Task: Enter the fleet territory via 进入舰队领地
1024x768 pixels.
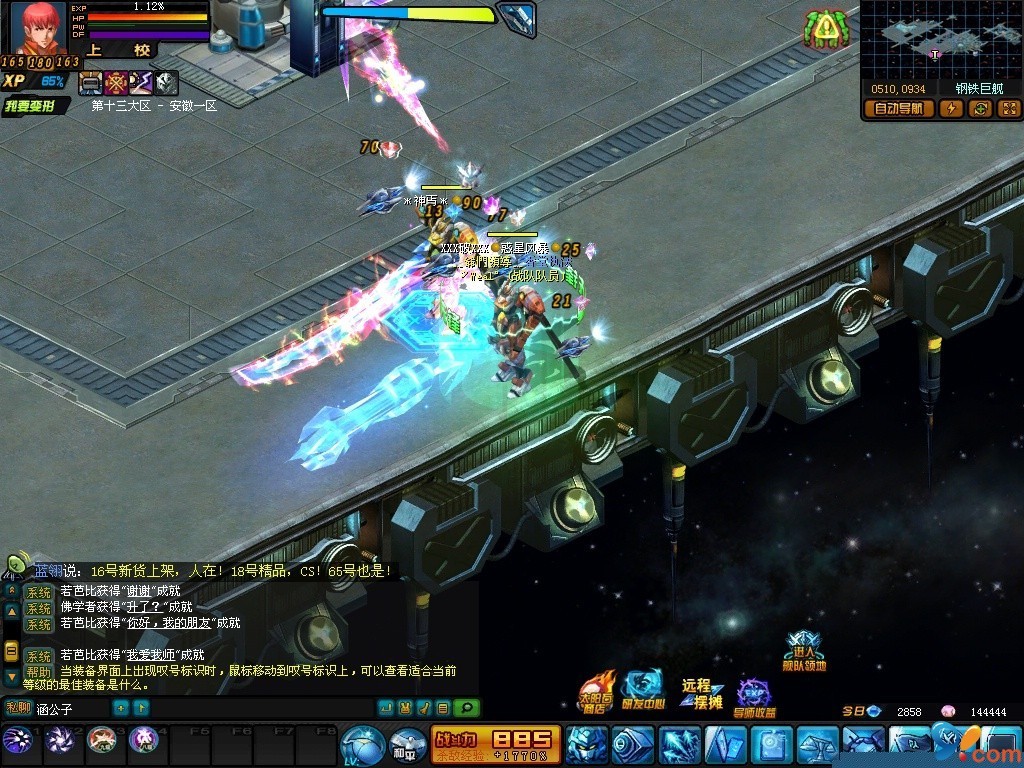Action: [x=805, y=652]
